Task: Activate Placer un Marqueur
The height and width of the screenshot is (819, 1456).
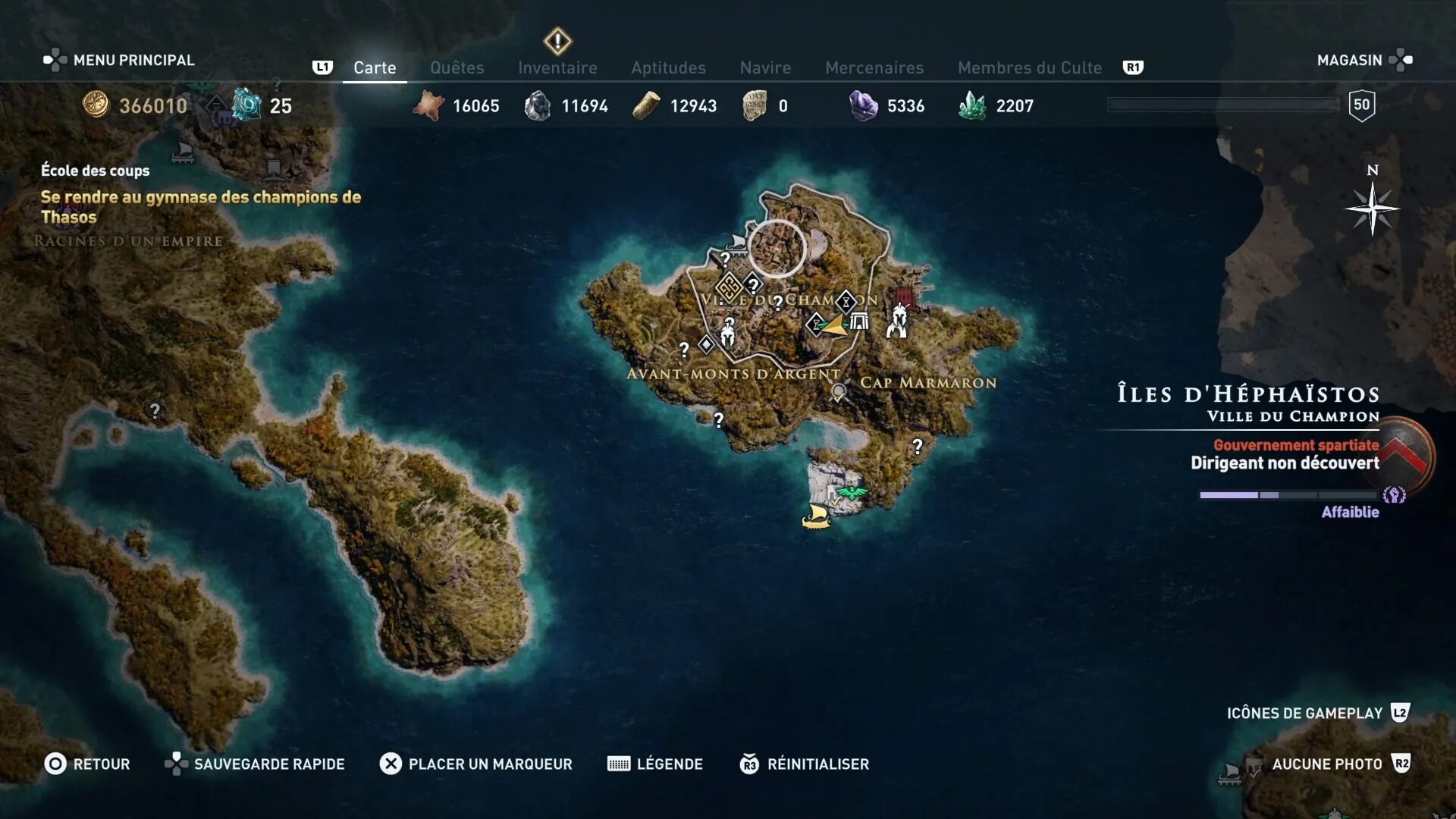Action: point(475,764)
